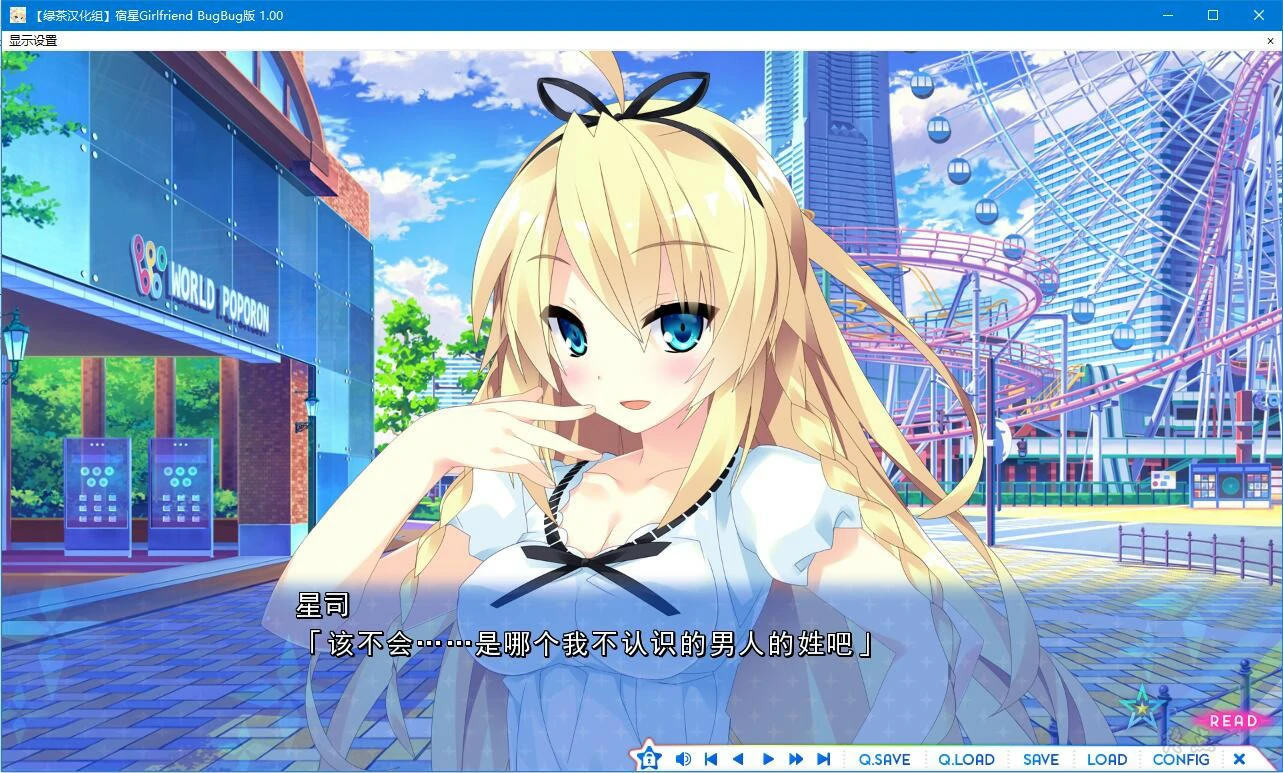Select the skip-to-end playback icon
Screen dimensions: 1283x773
coord(823,758)
